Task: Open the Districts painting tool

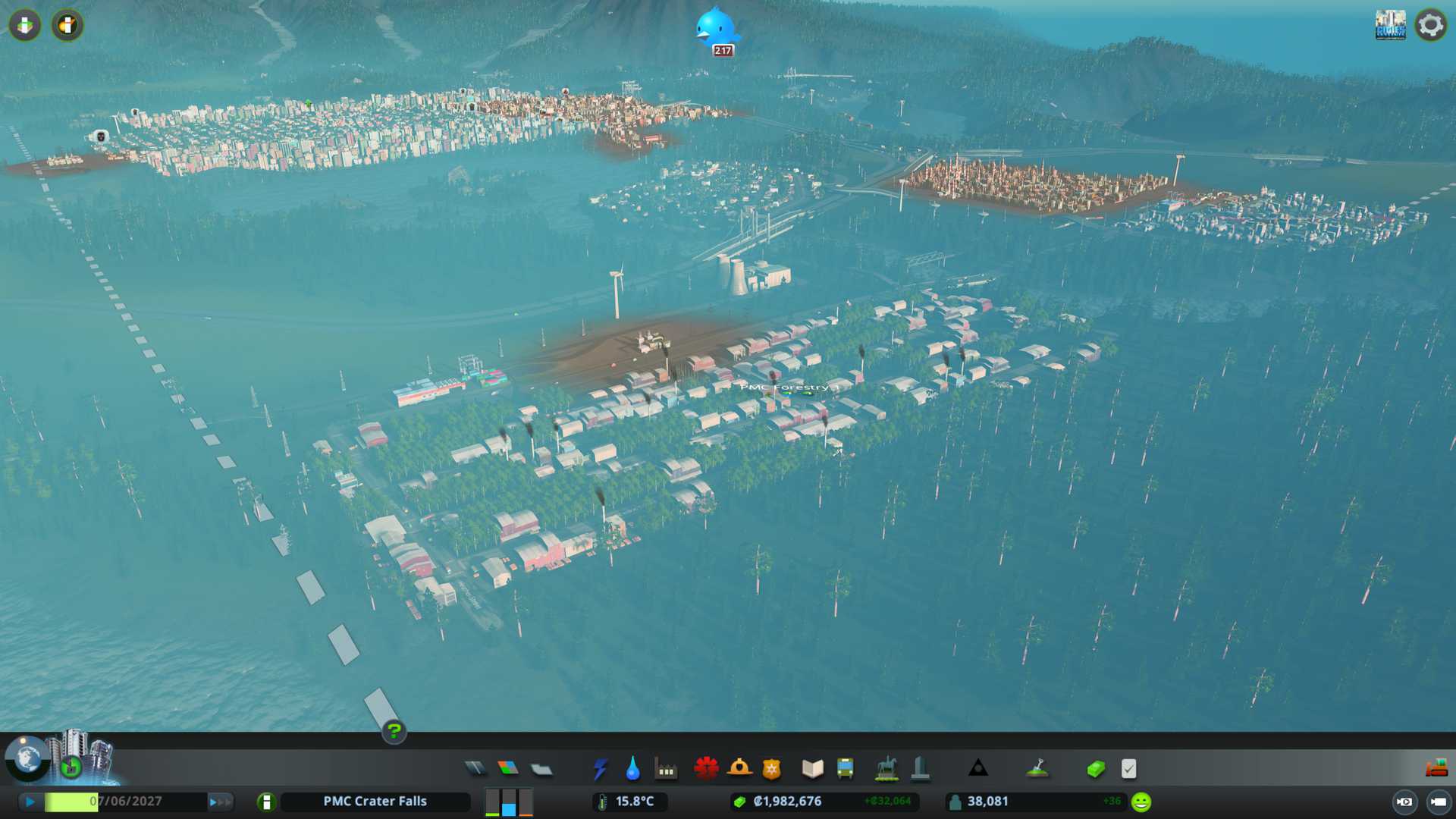Action: 541,769
